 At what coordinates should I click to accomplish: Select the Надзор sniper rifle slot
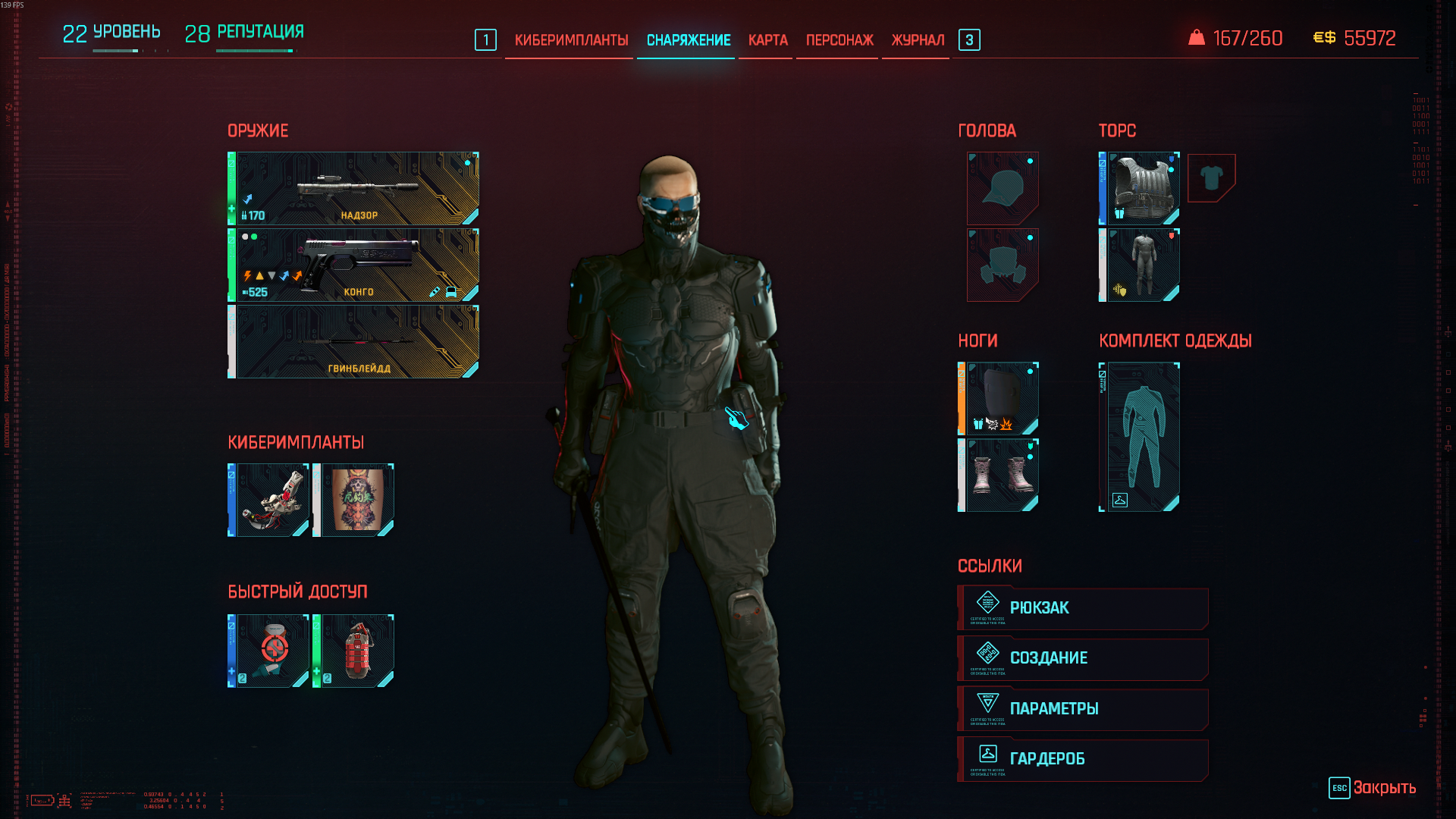pyautogui.click(x=355, y=188)
